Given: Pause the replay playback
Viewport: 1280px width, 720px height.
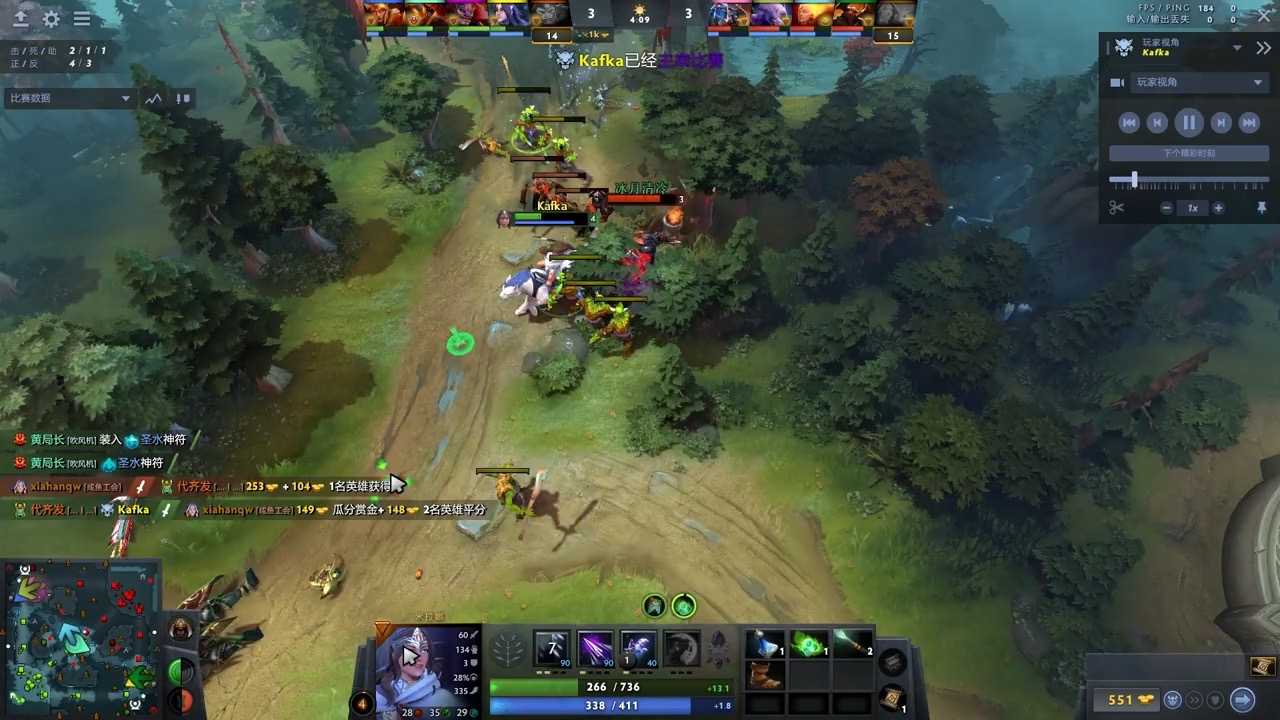Looking at the screenshot, I should click(1189, 121).
